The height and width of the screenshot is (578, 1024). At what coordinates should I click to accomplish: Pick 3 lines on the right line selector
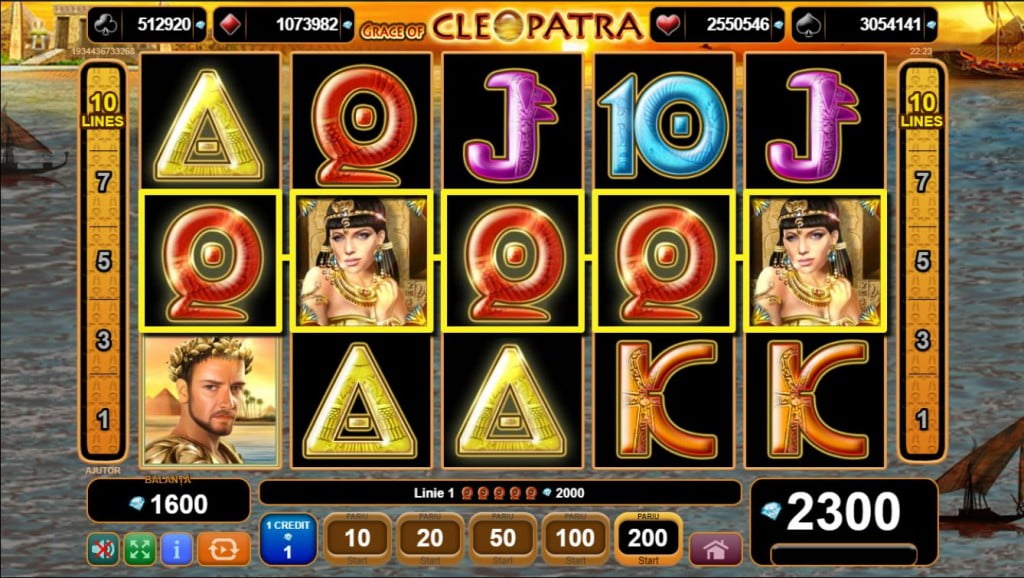[921, 340]
